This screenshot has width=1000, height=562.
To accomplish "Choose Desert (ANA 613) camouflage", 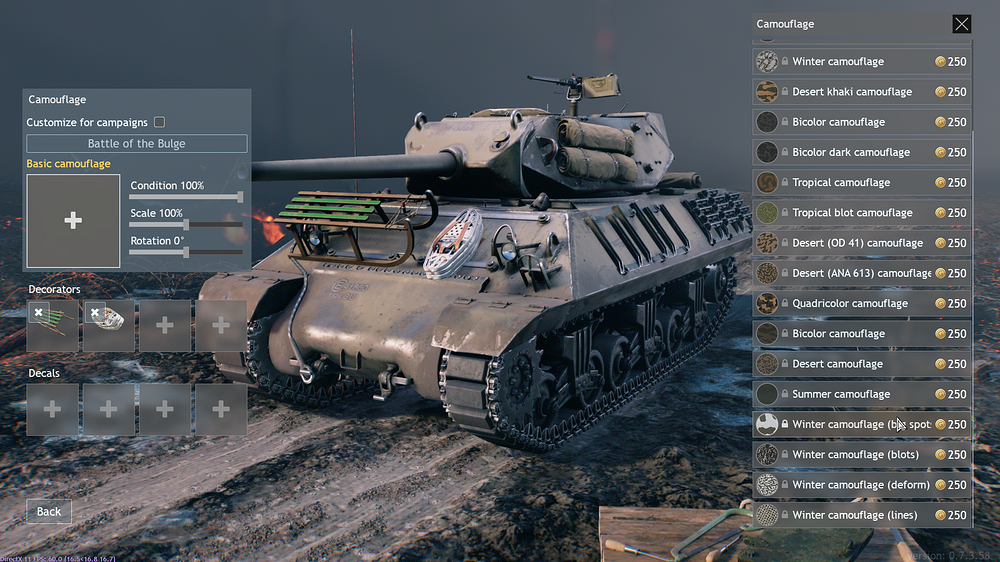I will pos(860,273).
